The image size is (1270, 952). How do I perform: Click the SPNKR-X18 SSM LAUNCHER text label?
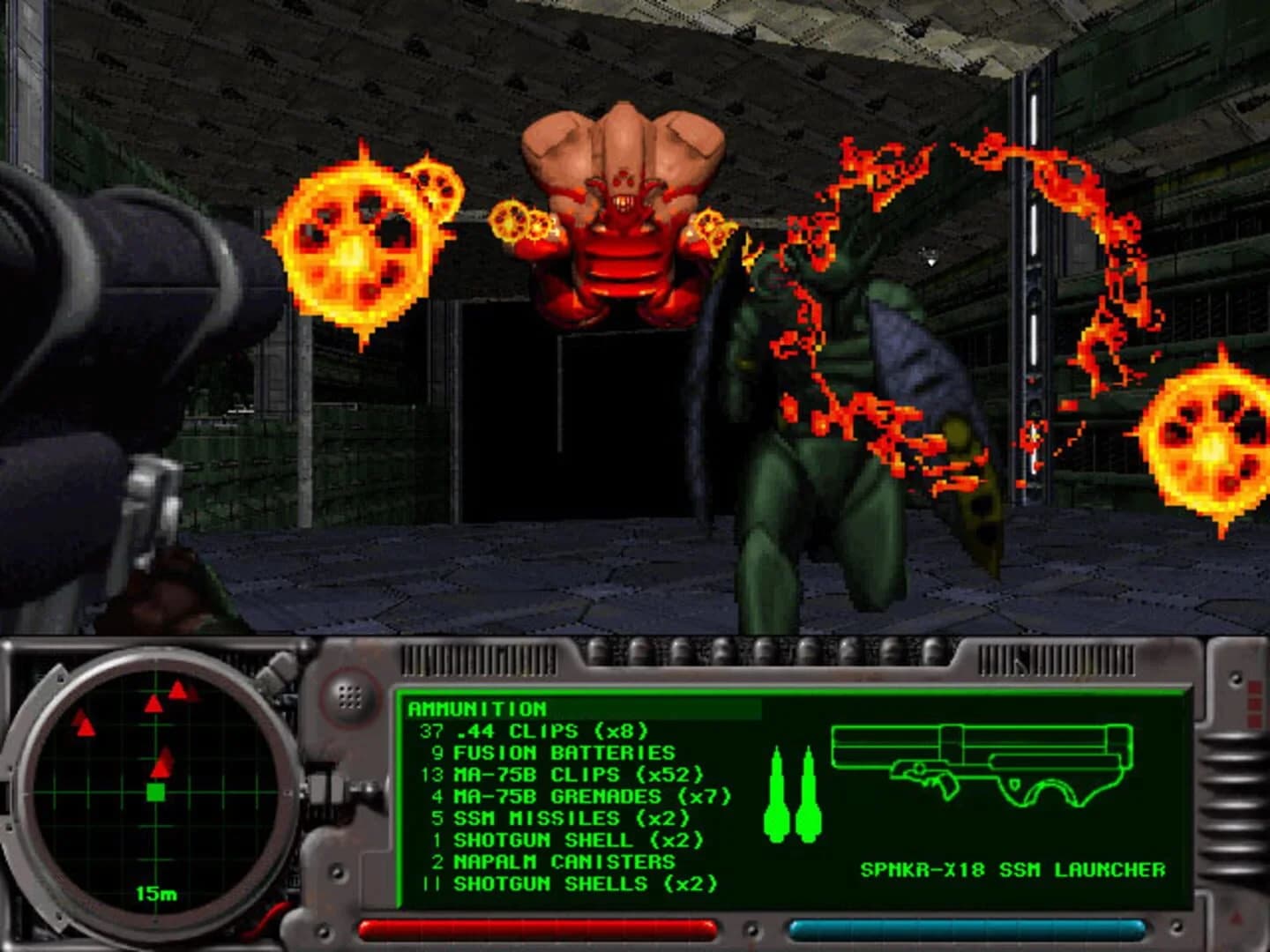[1012, 868]
